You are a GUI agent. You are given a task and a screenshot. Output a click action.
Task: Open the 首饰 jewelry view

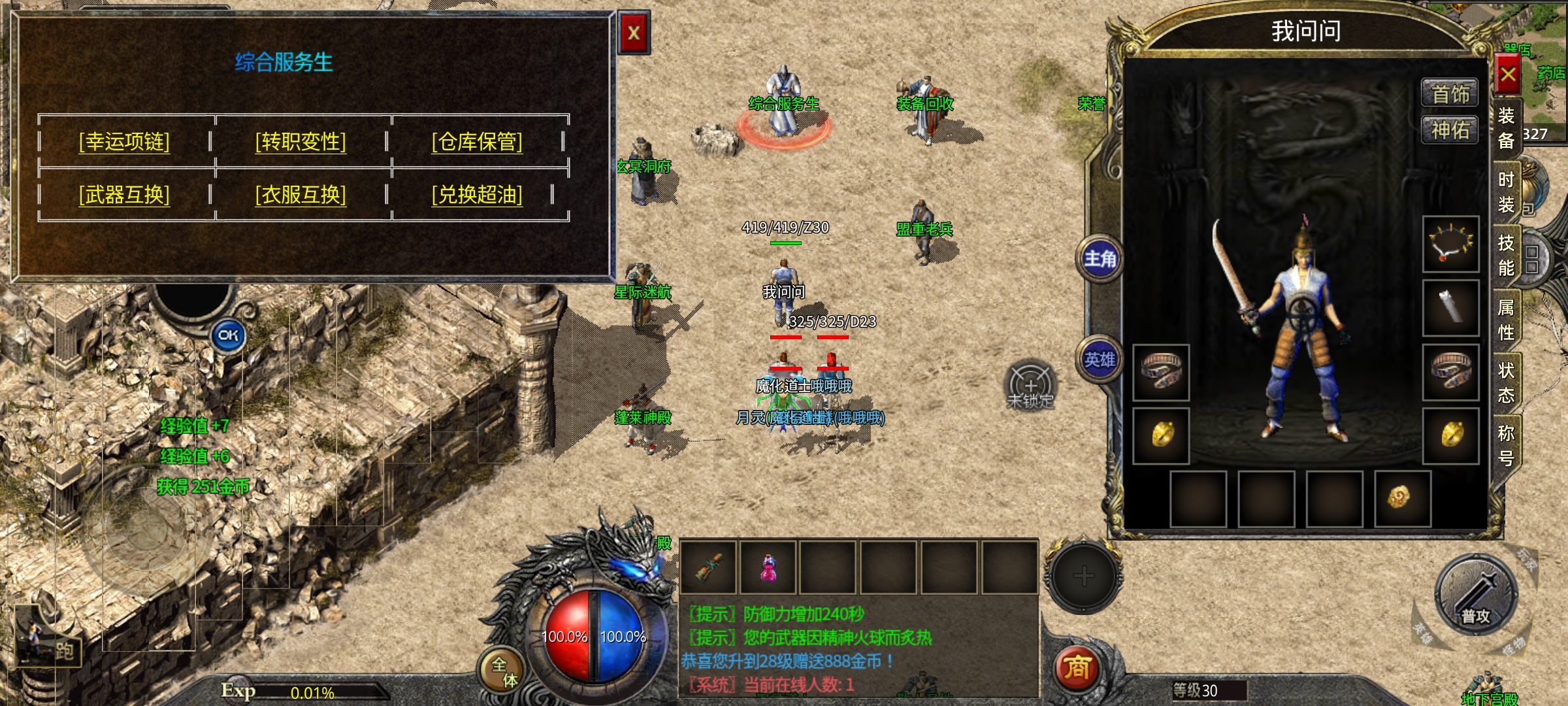click(x=1450, y=94)
